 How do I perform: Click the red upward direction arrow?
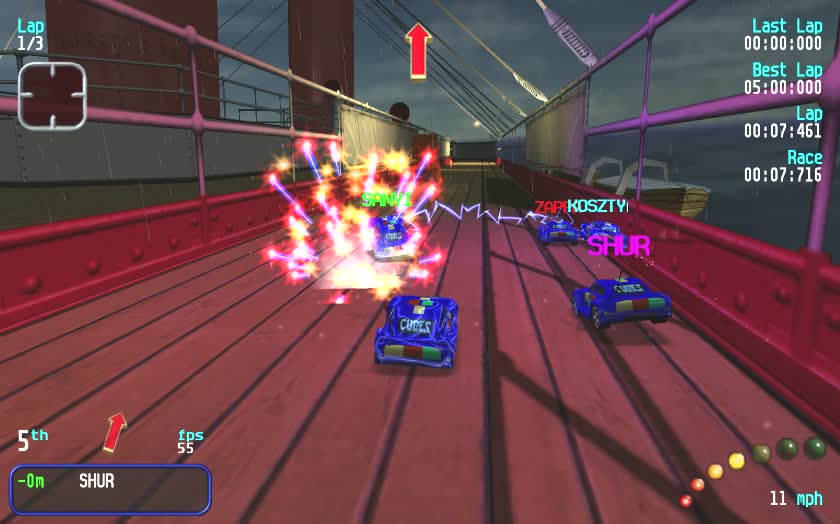[418, 50]
